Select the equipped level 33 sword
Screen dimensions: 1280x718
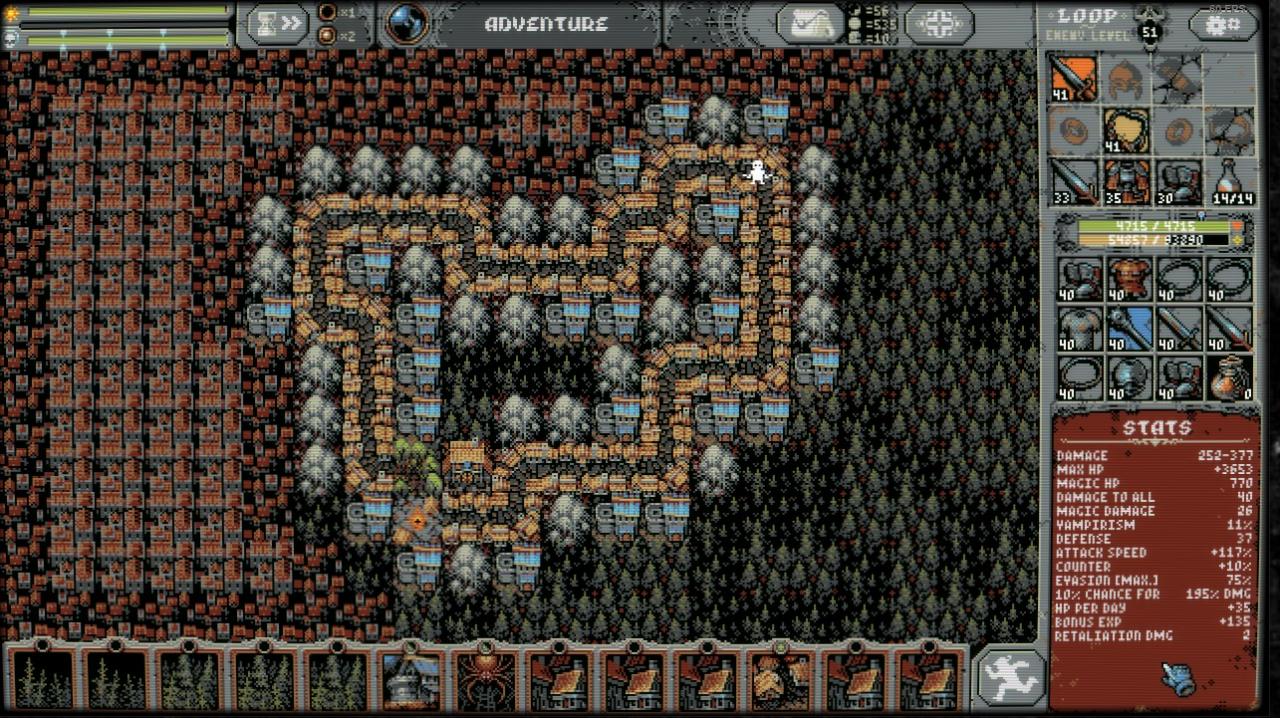click(1073, 182)
